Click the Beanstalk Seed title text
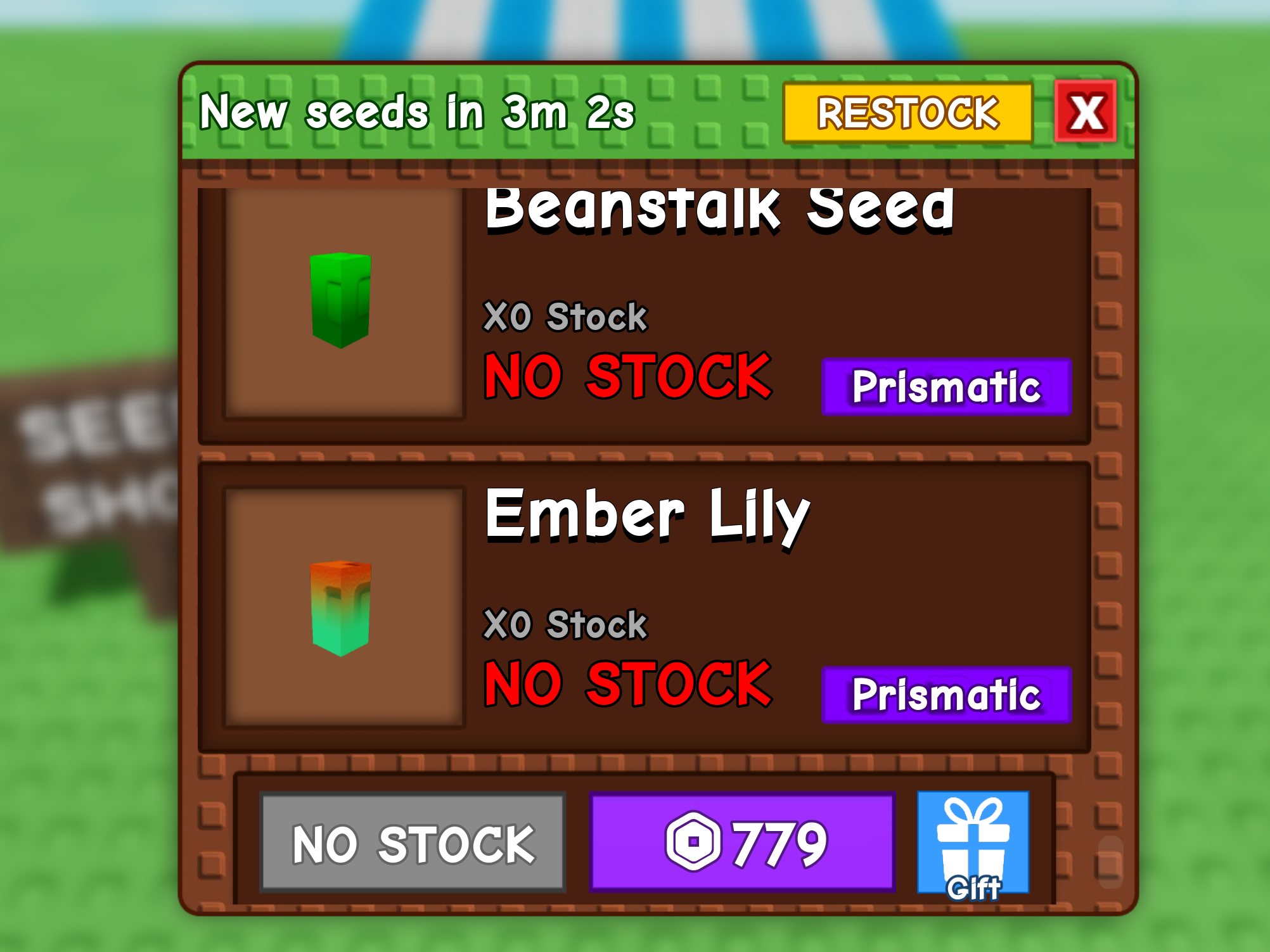This screenshot has width=1270, height=952. pyautogui.click(x=721, y=211)
